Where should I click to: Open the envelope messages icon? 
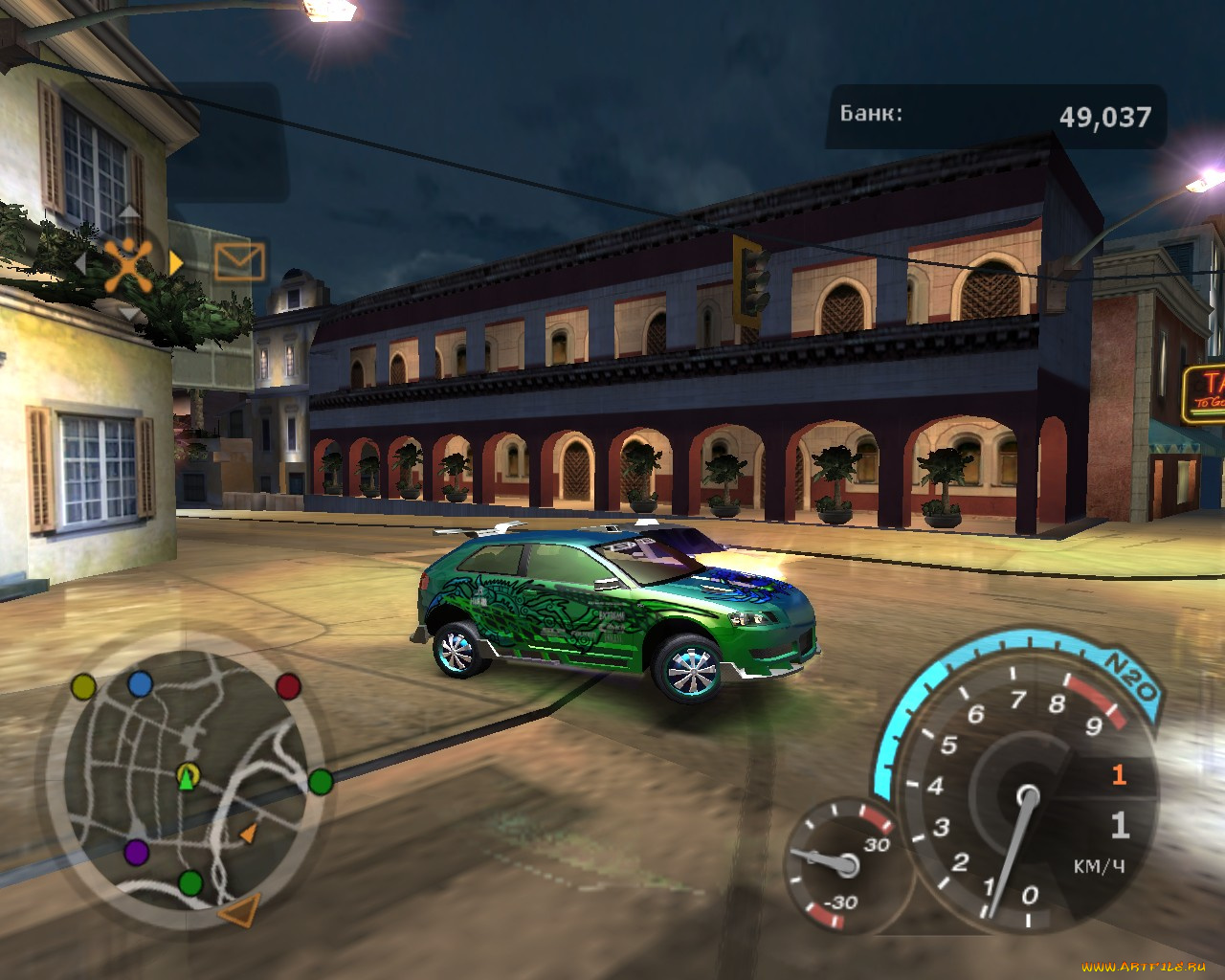[x=238, y=261]
